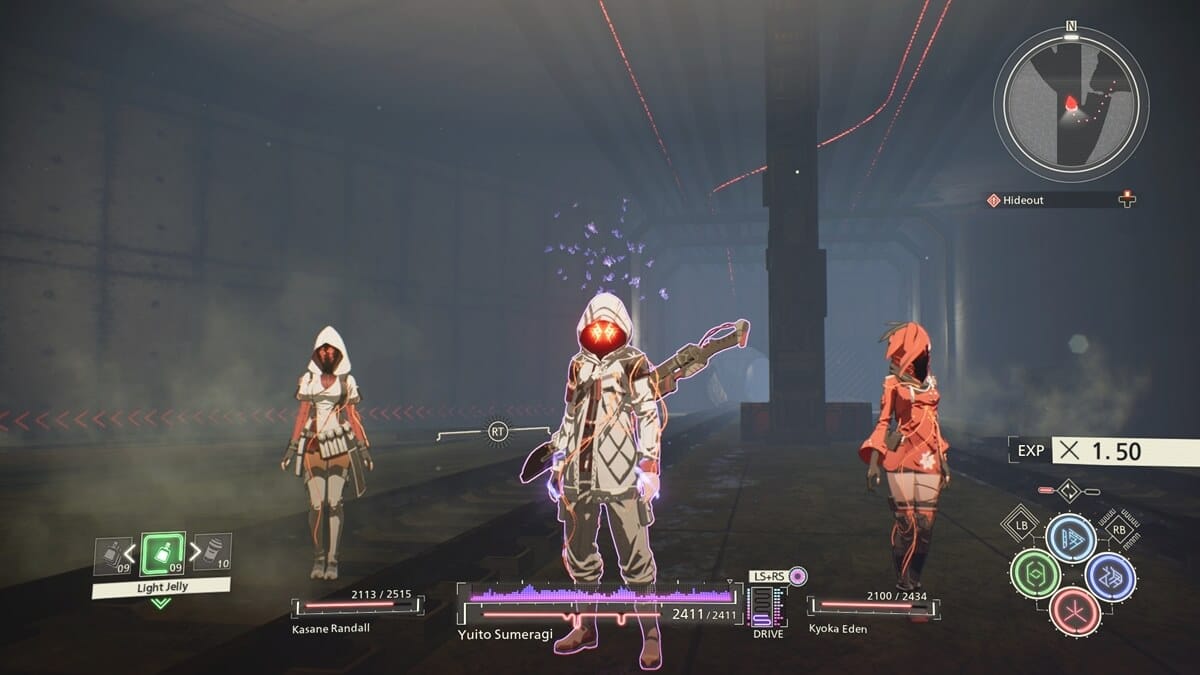Screen dimensions: 1200x675
Task: Click the SAS set swap diamond icon
Action: click(x=1069, y=491)
